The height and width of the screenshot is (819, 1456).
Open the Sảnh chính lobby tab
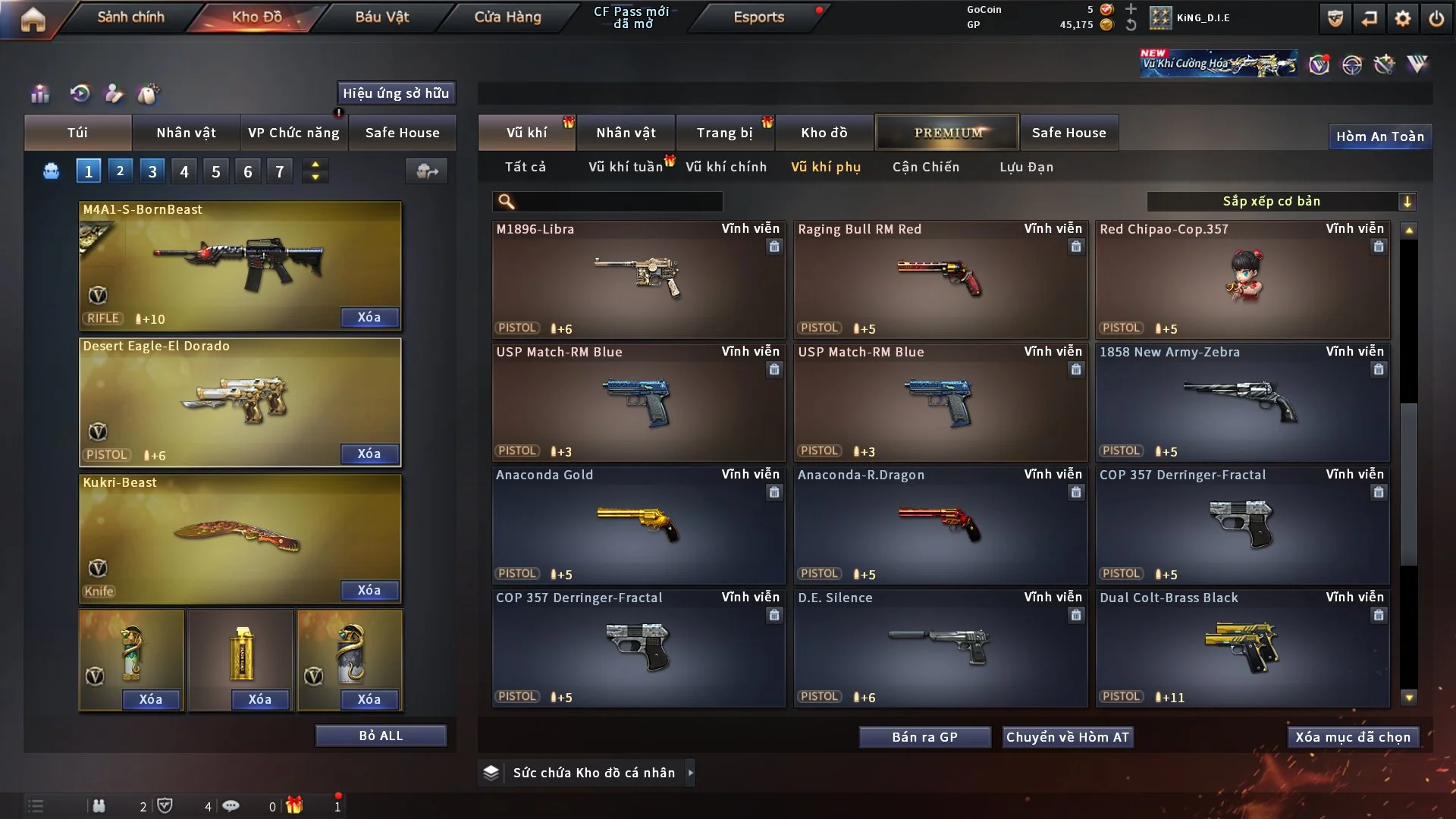point(130,17)
